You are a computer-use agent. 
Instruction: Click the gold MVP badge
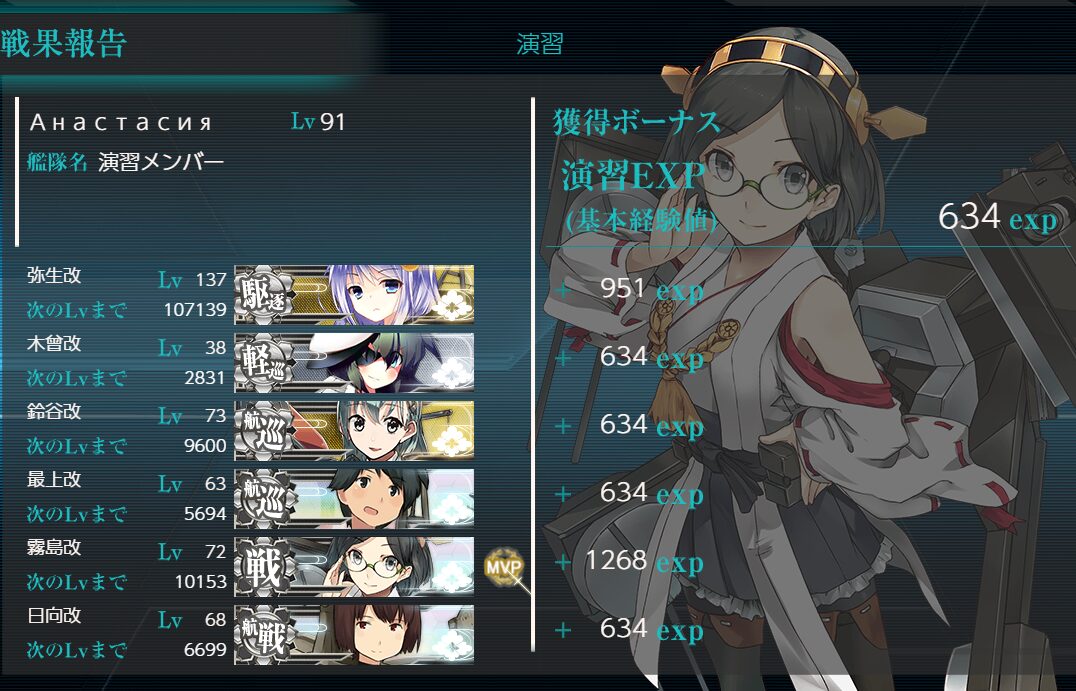pos(502,567)
